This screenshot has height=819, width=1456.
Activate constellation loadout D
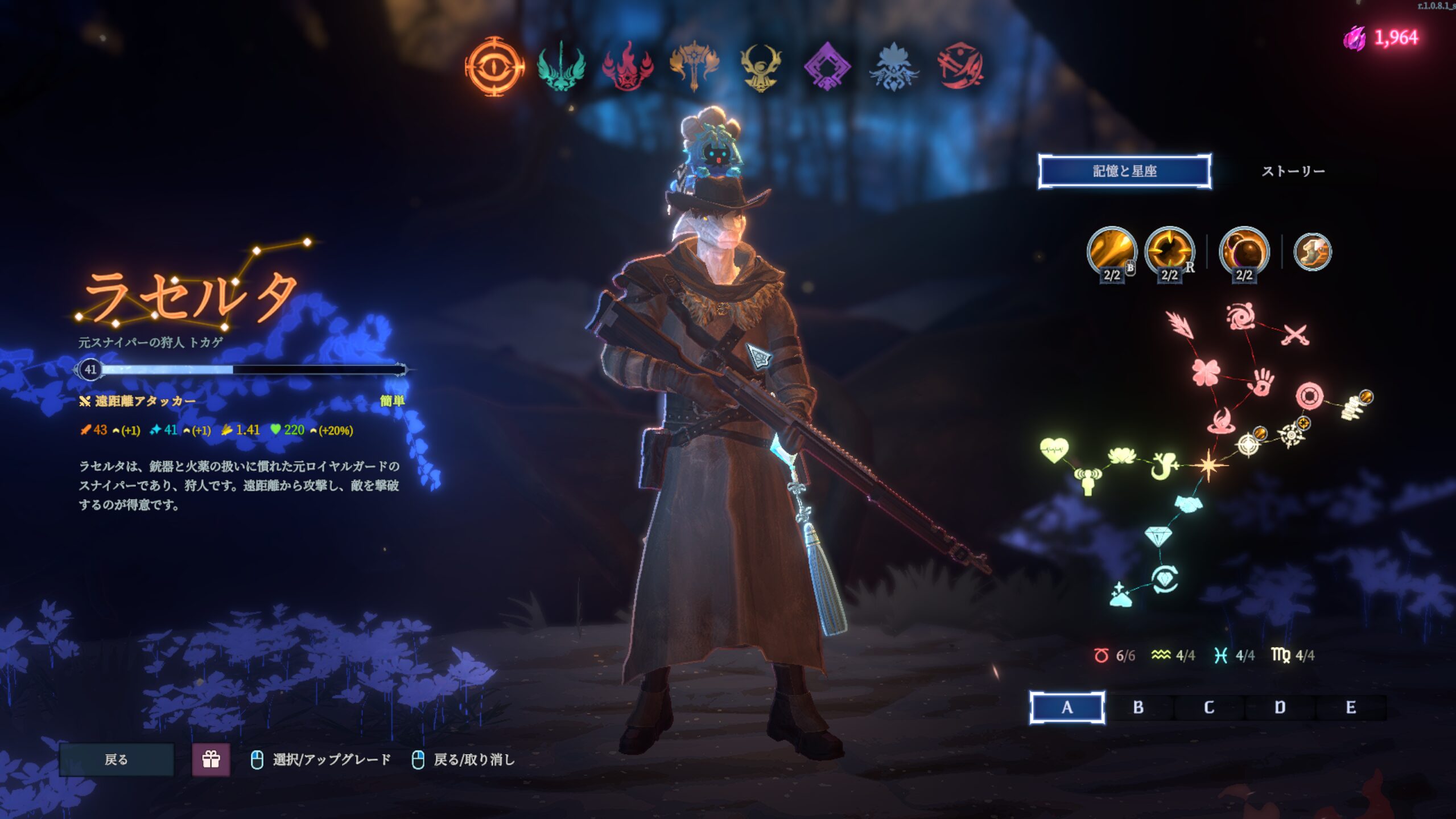tap(1280, 707)
